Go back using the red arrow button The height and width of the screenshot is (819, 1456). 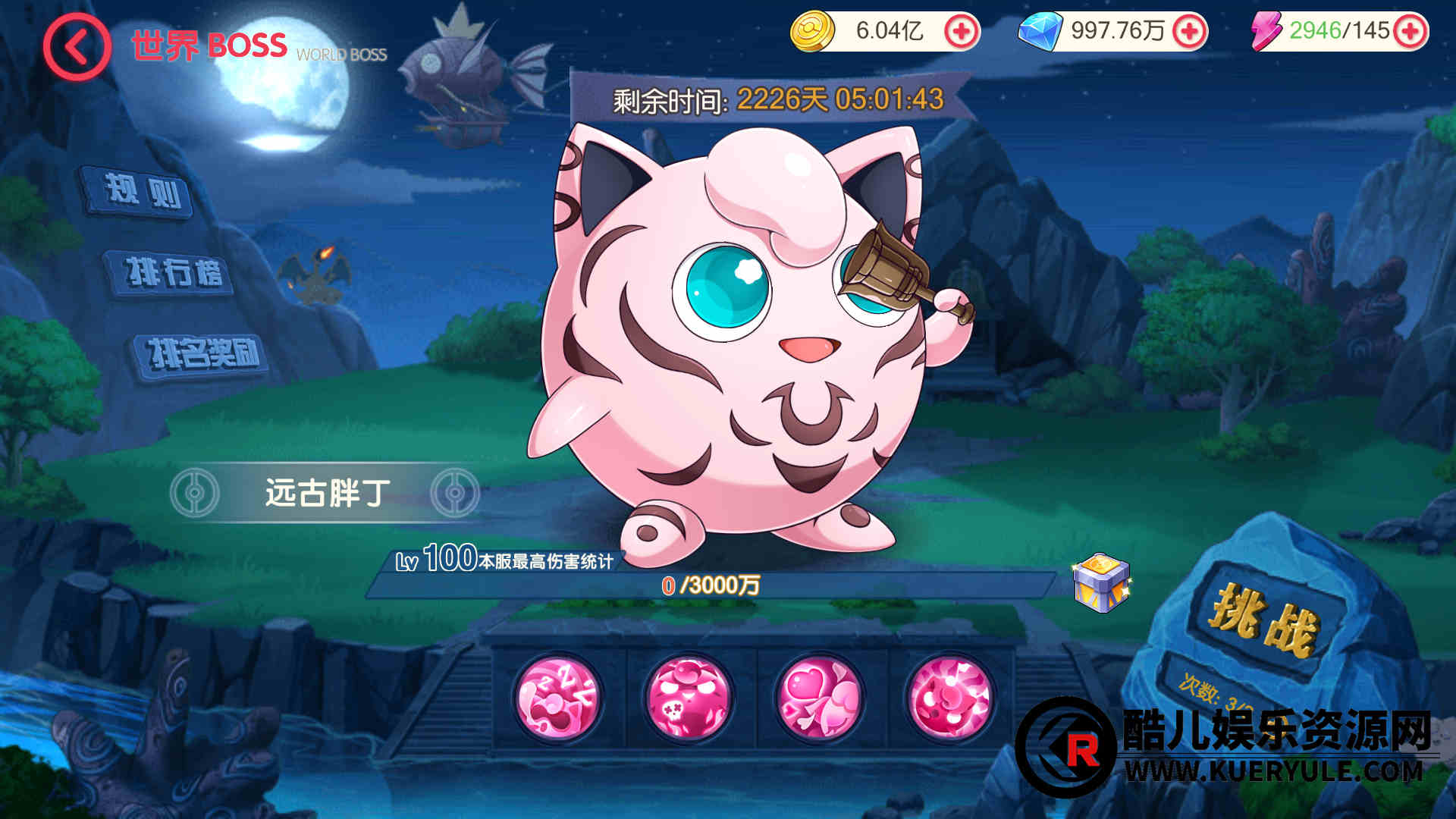[x=77, y=47]
